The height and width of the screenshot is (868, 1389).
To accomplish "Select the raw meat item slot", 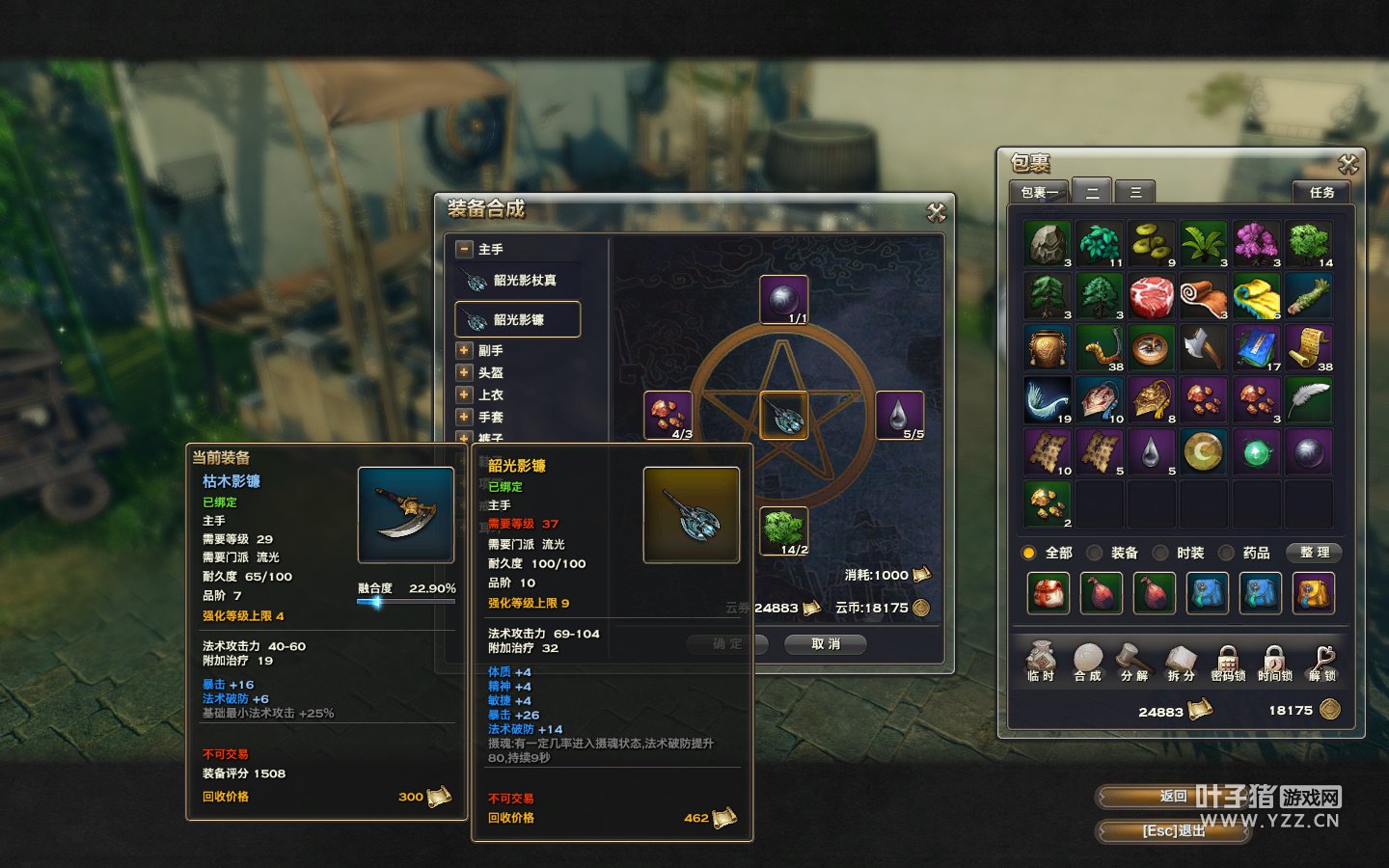I will click(1151, 296).
